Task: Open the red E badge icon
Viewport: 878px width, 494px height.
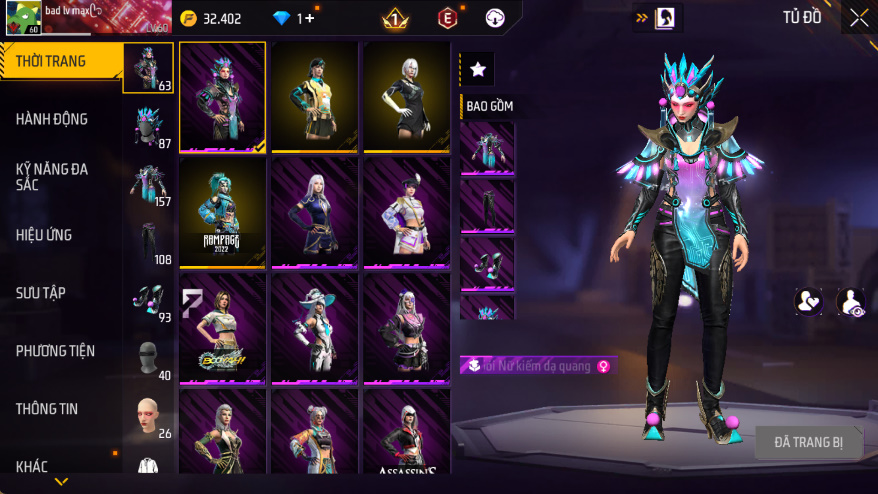Action: (x=447, y=18)
